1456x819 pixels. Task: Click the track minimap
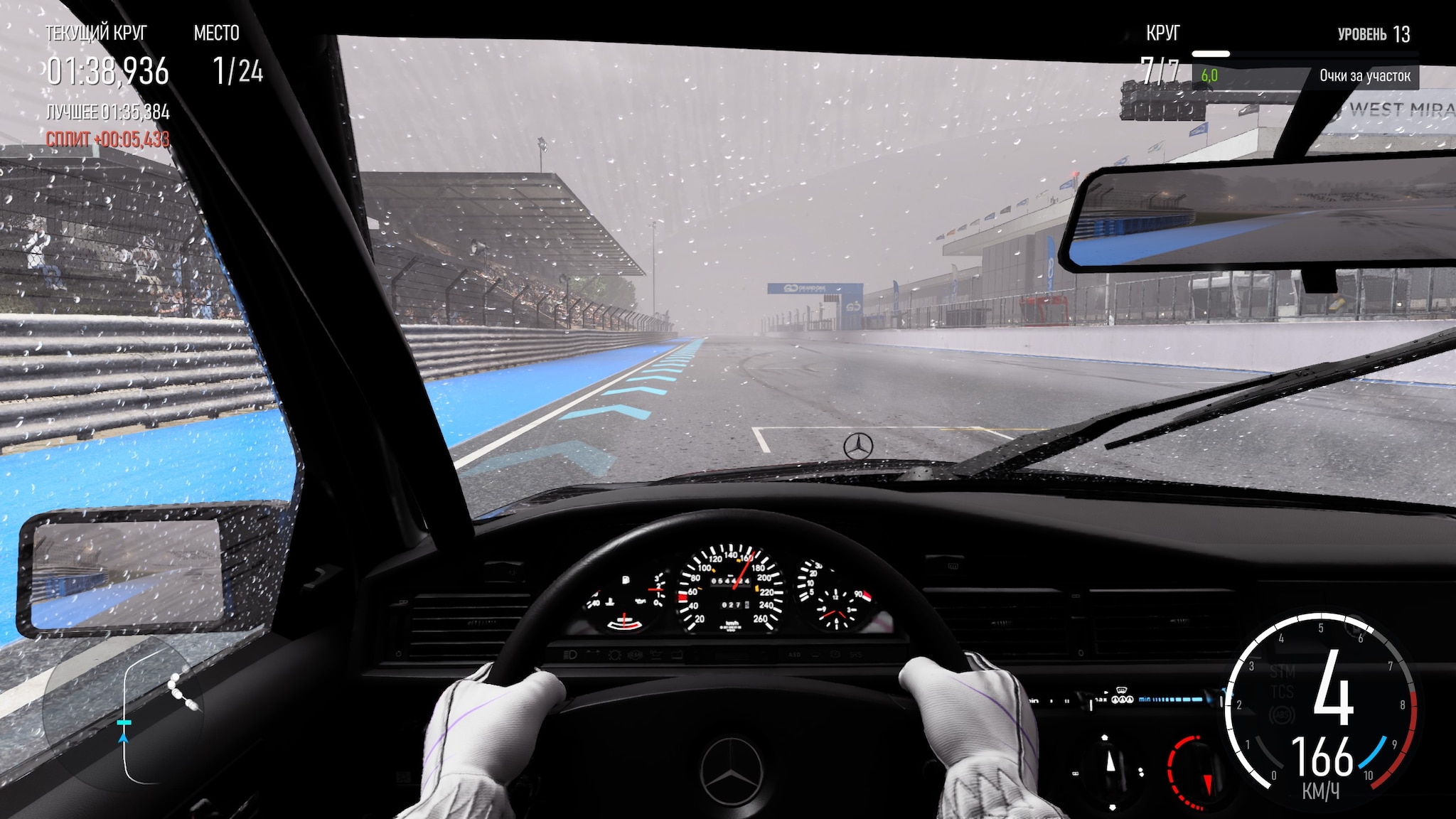pos(122,710)
